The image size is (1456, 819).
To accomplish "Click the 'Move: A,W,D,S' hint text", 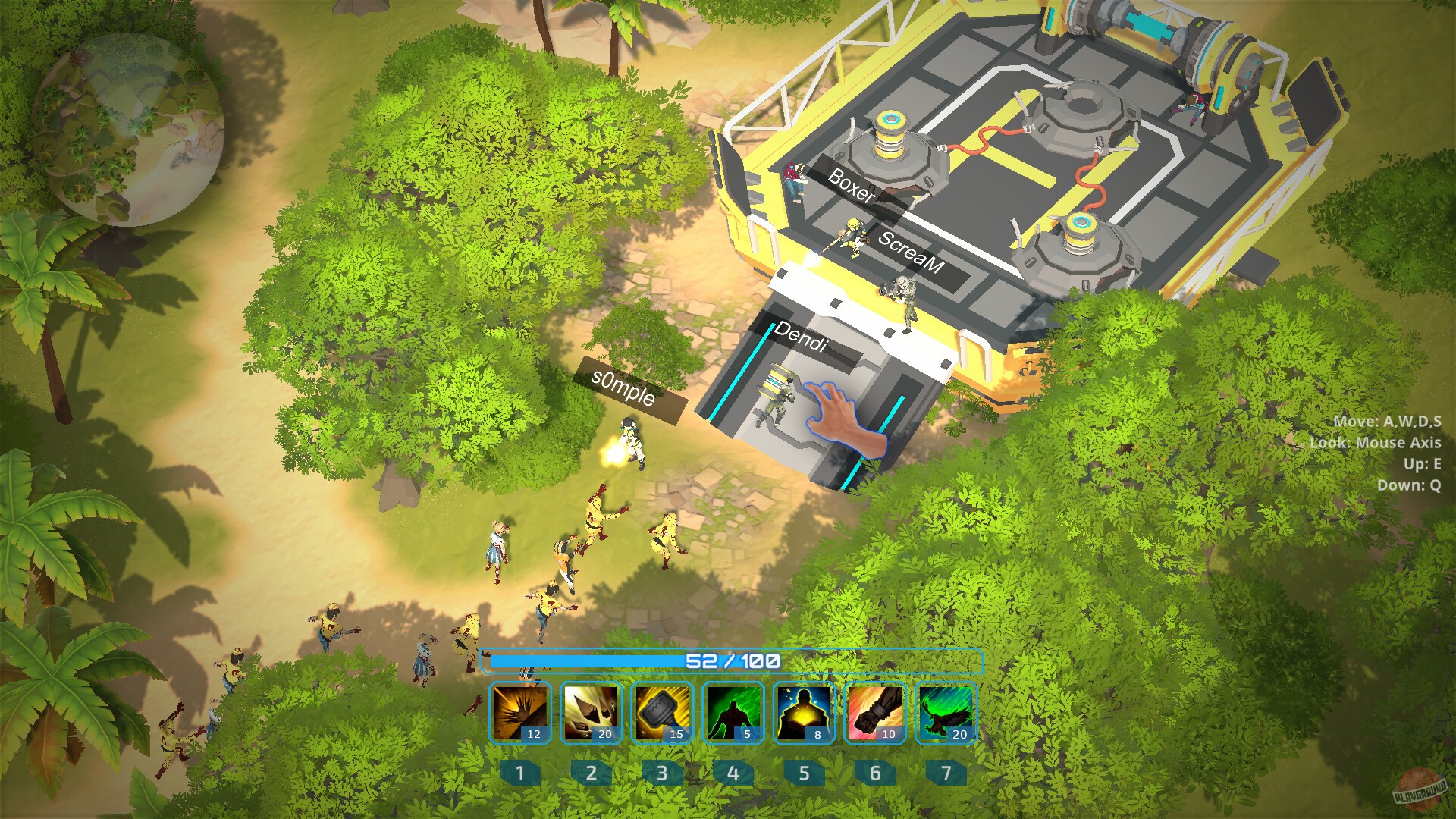I will point(1388,422).
